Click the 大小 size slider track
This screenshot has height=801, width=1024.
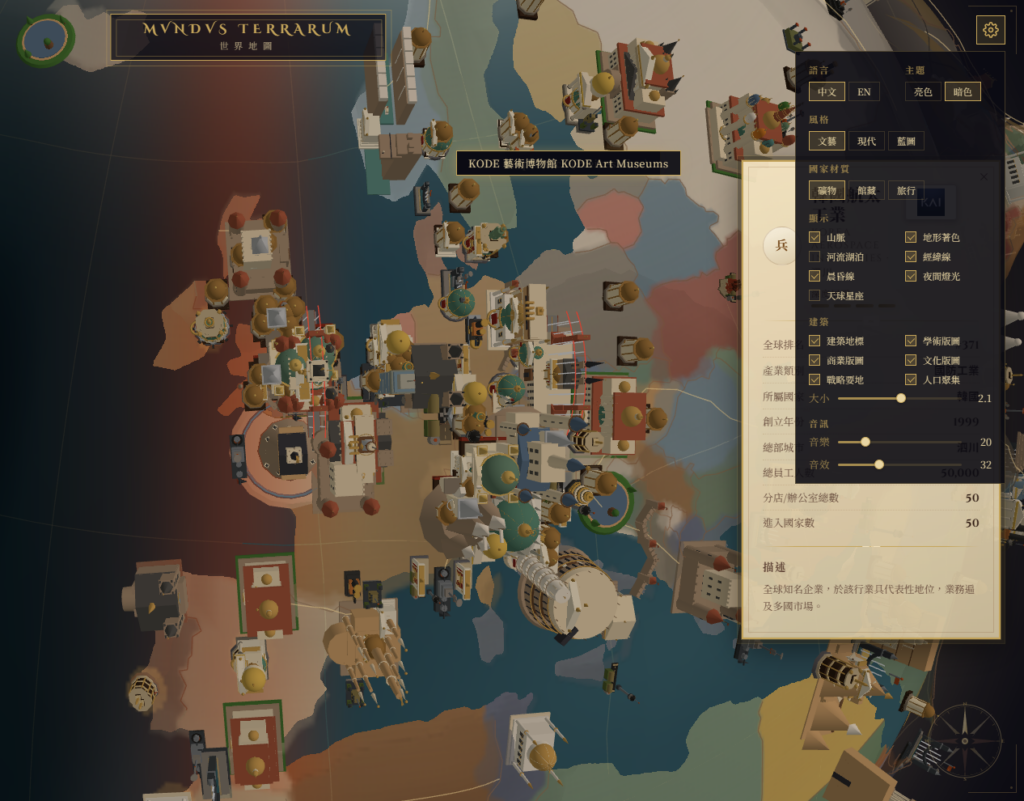click(900, 398)
